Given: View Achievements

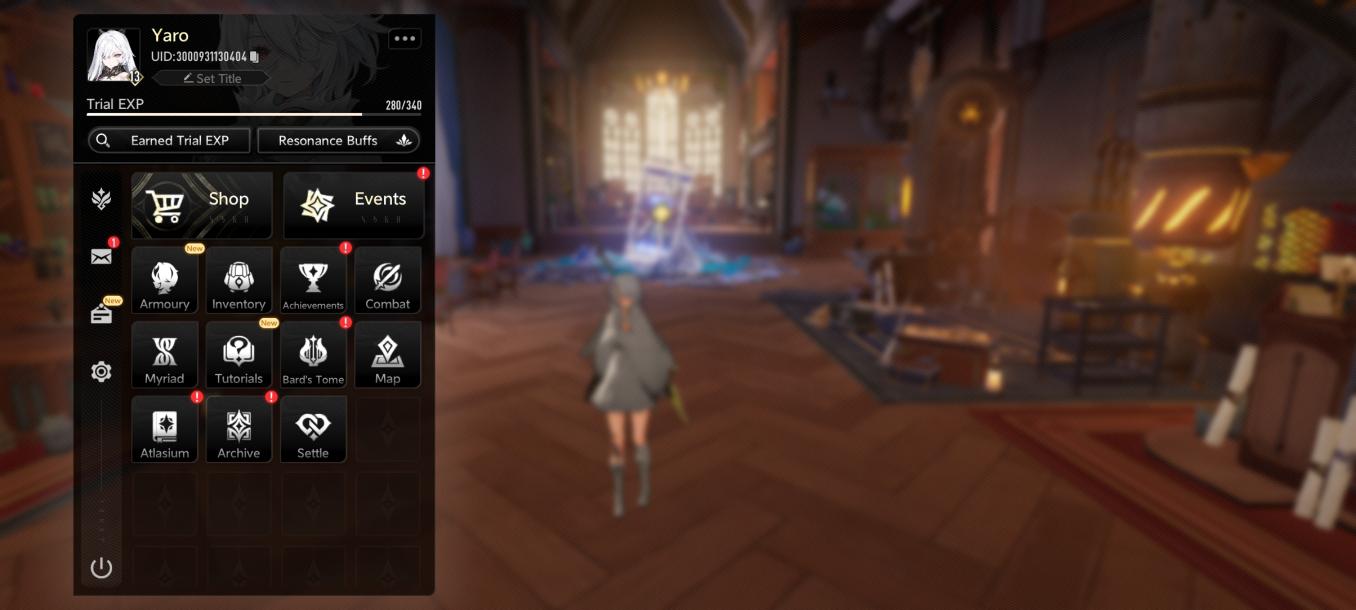Looking at the screenshot, I should coord(313,281).
